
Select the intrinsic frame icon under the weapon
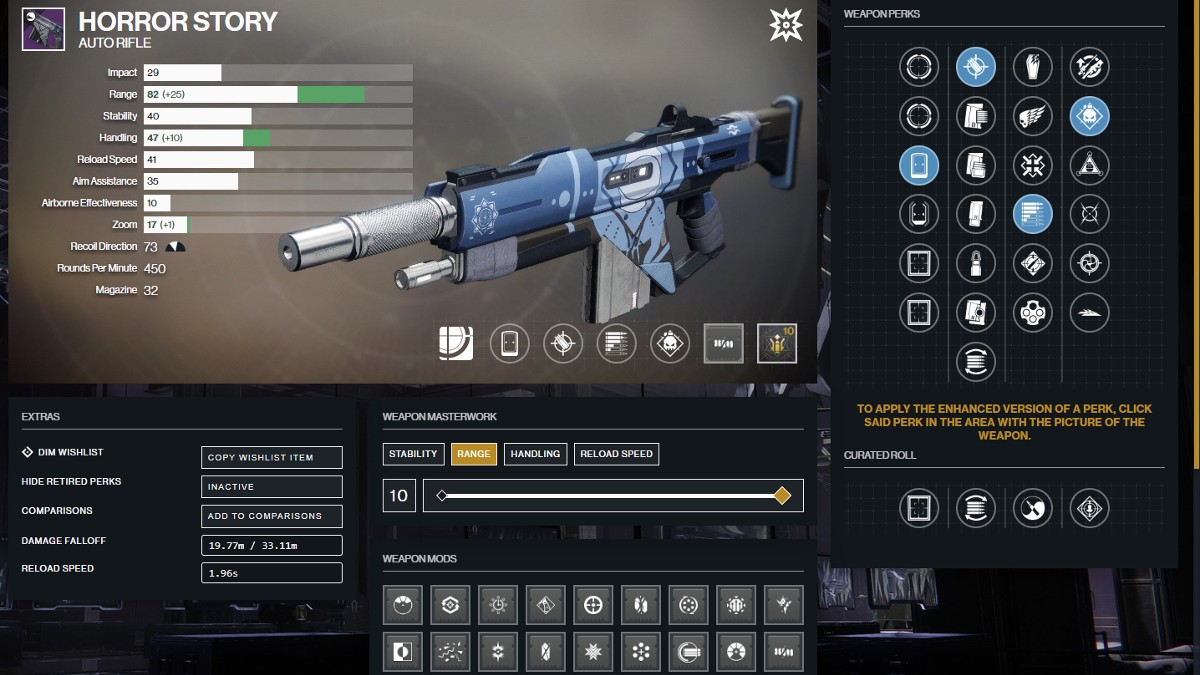click(456, 344)
